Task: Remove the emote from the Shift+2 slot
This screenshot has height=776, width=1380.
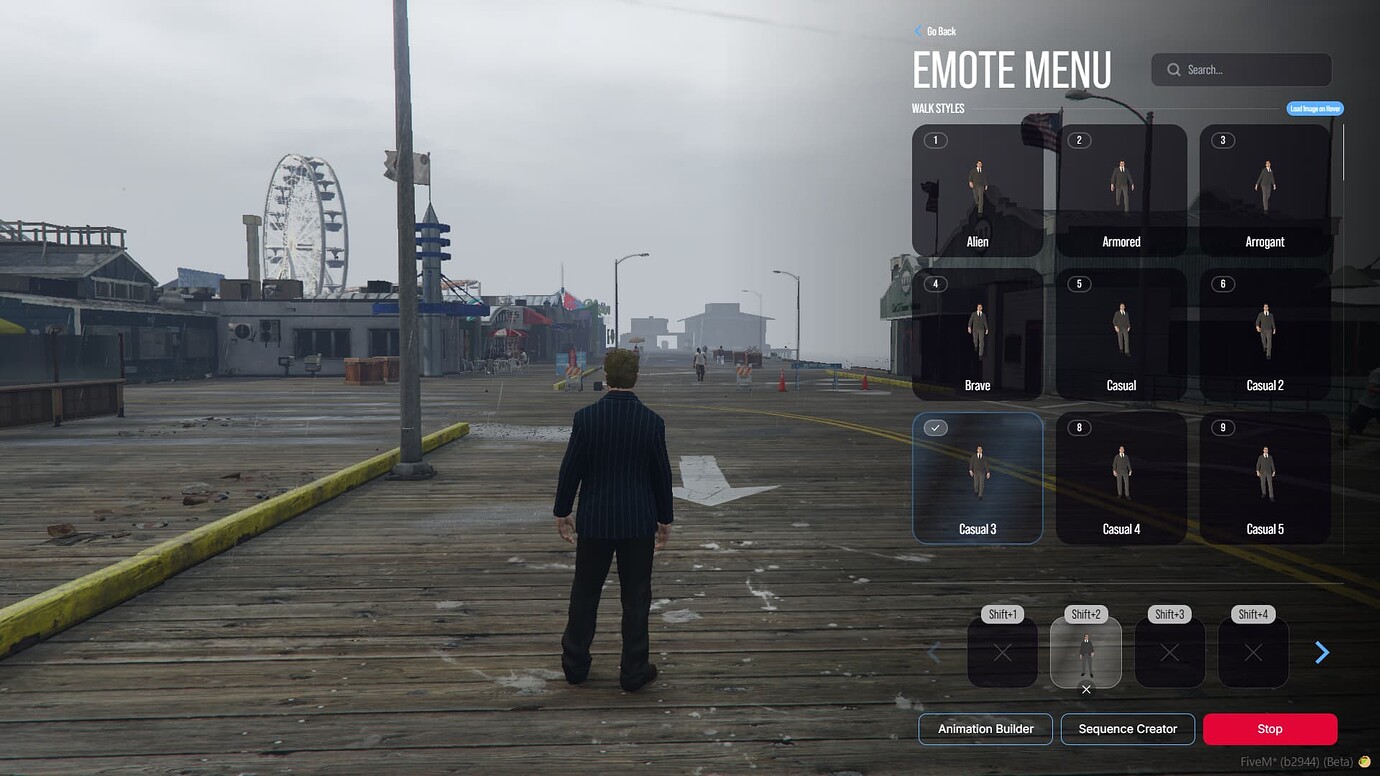Action: (x=1086, y=689)
